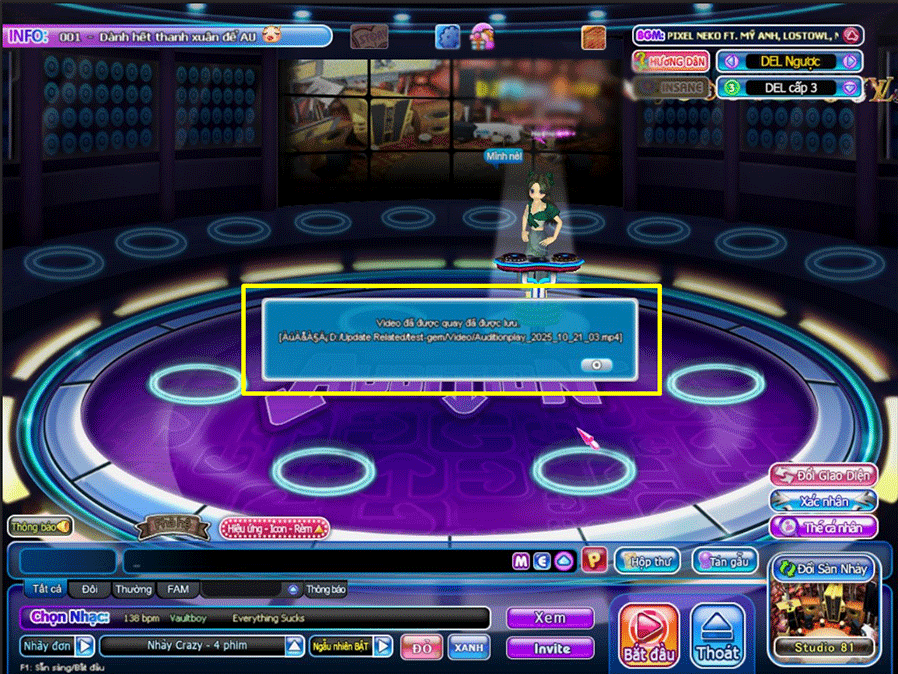Open Đổi Giao Diện interface switcher

822,475
